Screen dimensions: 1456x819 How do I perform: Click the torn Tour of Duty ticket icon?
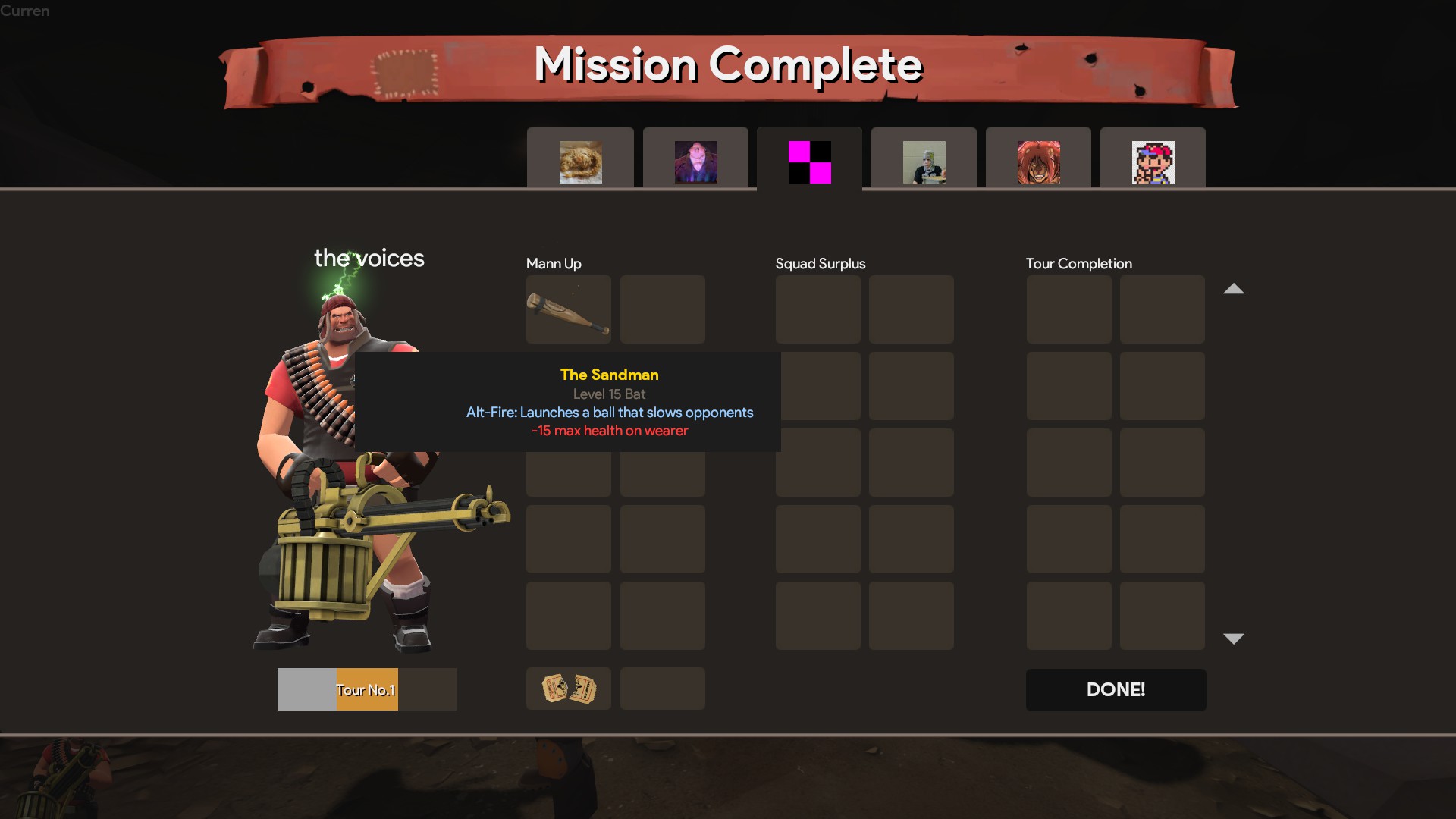point(568,689)
